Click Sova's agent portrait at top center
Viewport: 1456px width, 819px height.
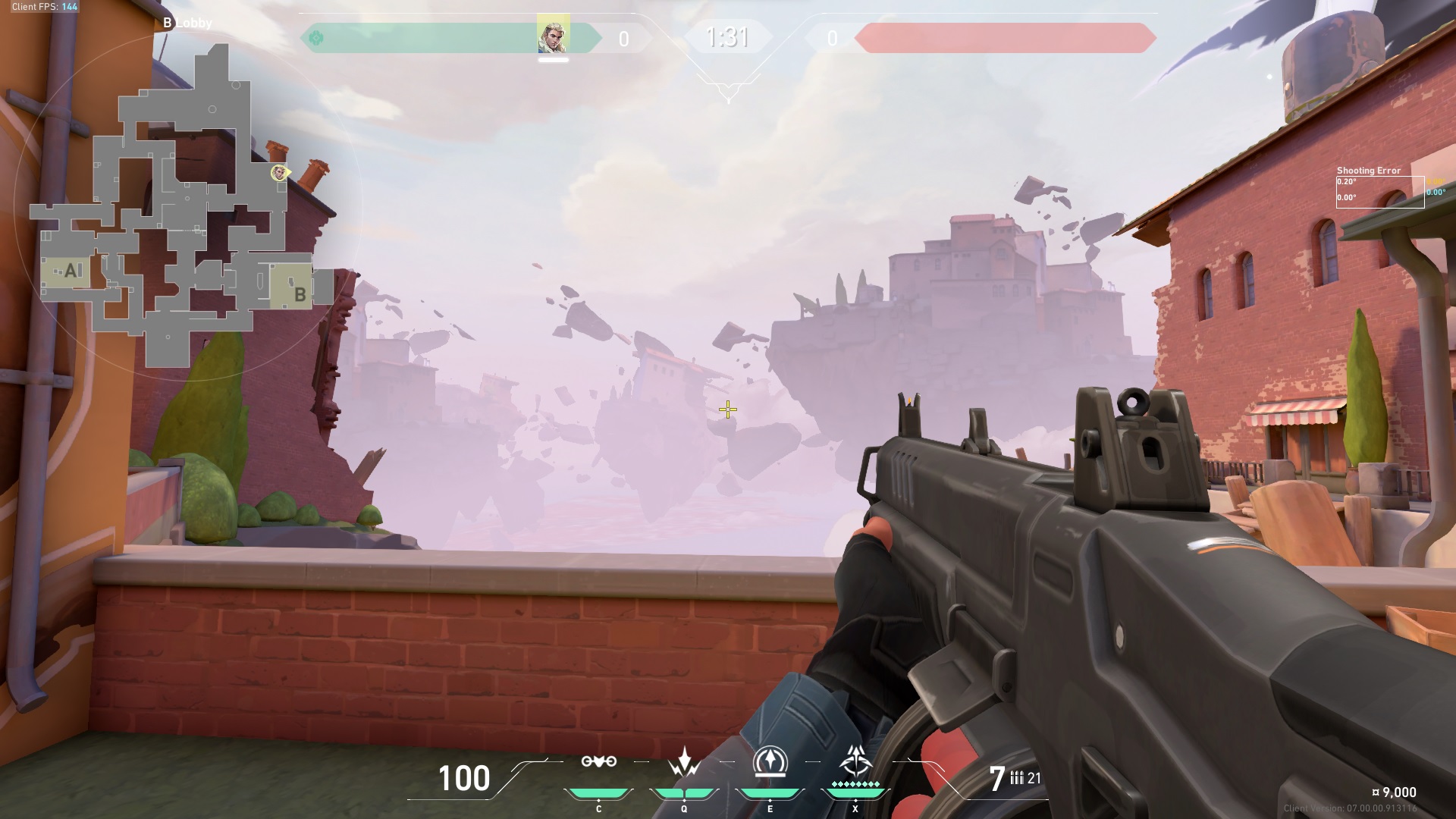[x=554, y=35]
